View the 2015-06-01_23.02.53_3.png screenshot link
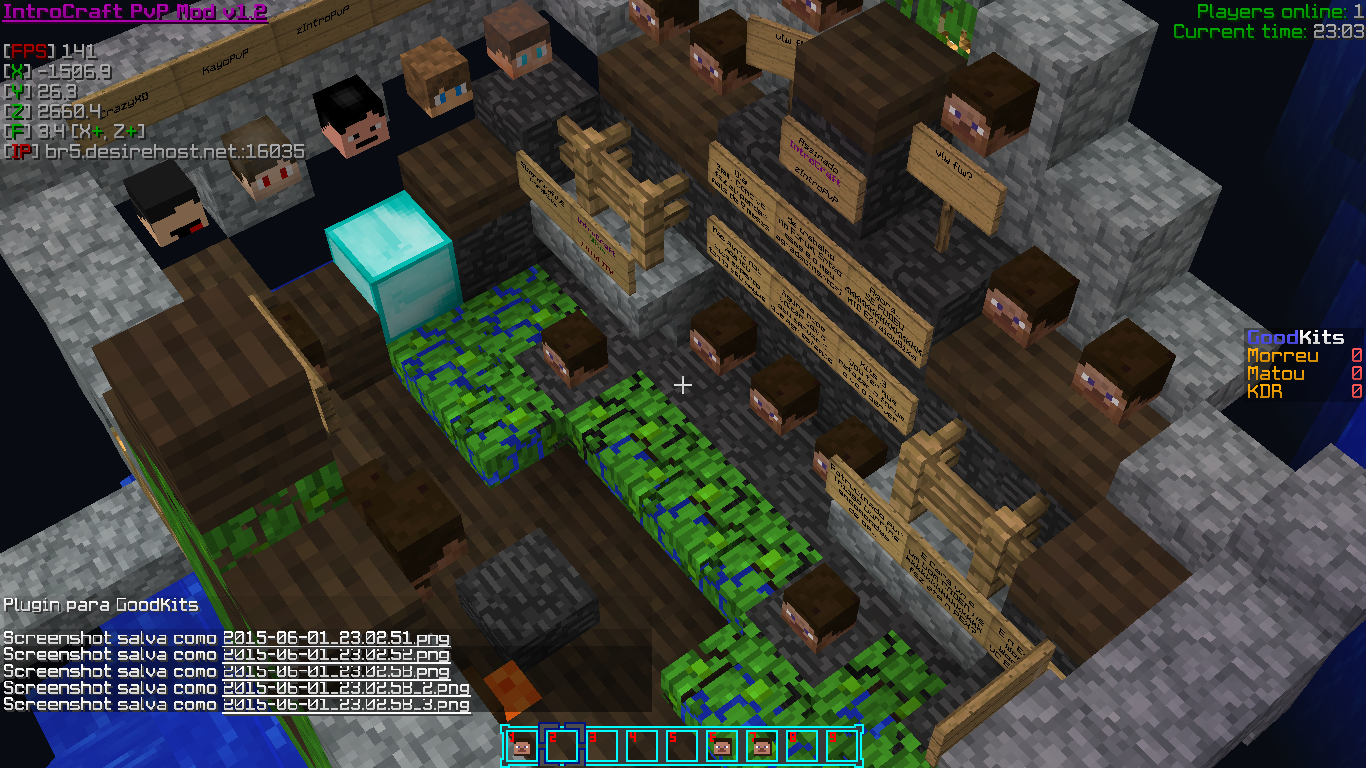The width and height of the screenshot is (1366, 768). pos(346,705)
